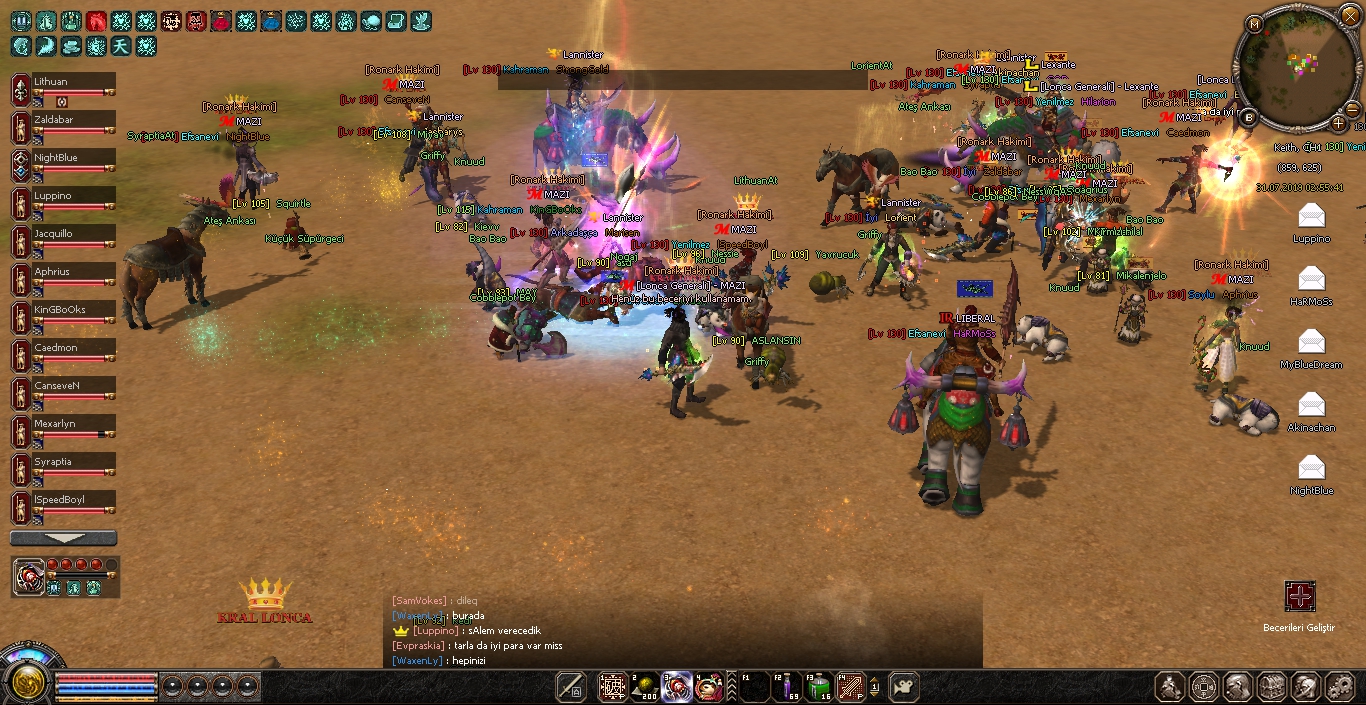1366x705 pixels.
Task: Open the Becerileri Geliştir skill upgrade icon
Action: (x=1299, y=597)
